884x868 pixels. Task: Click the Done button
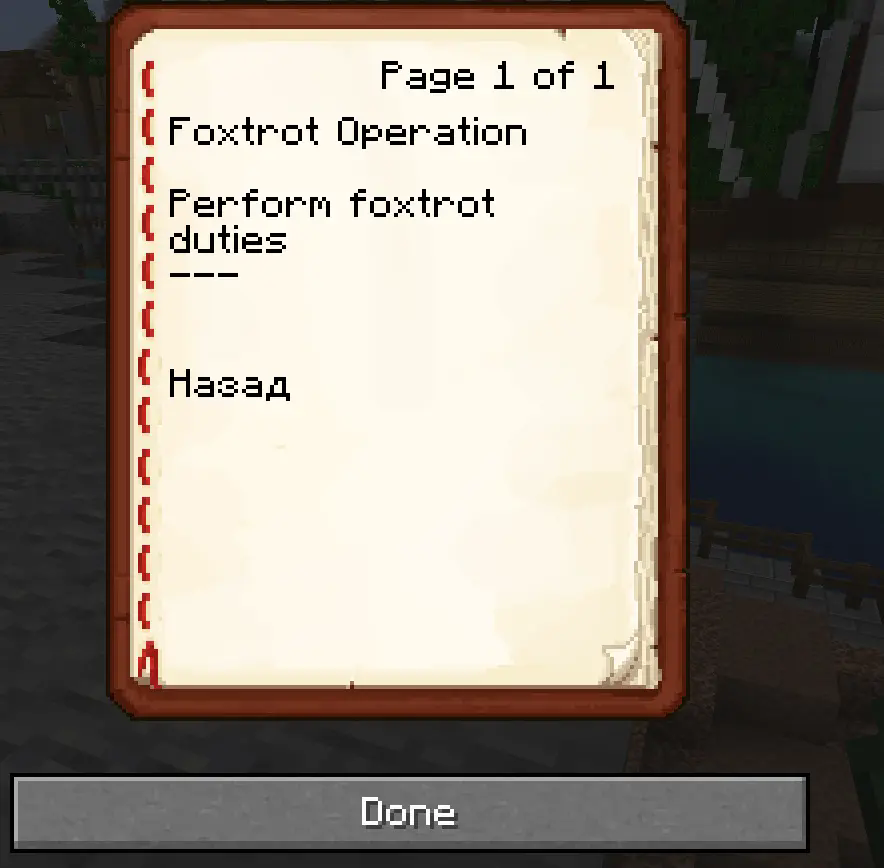[x=408, y=811]
